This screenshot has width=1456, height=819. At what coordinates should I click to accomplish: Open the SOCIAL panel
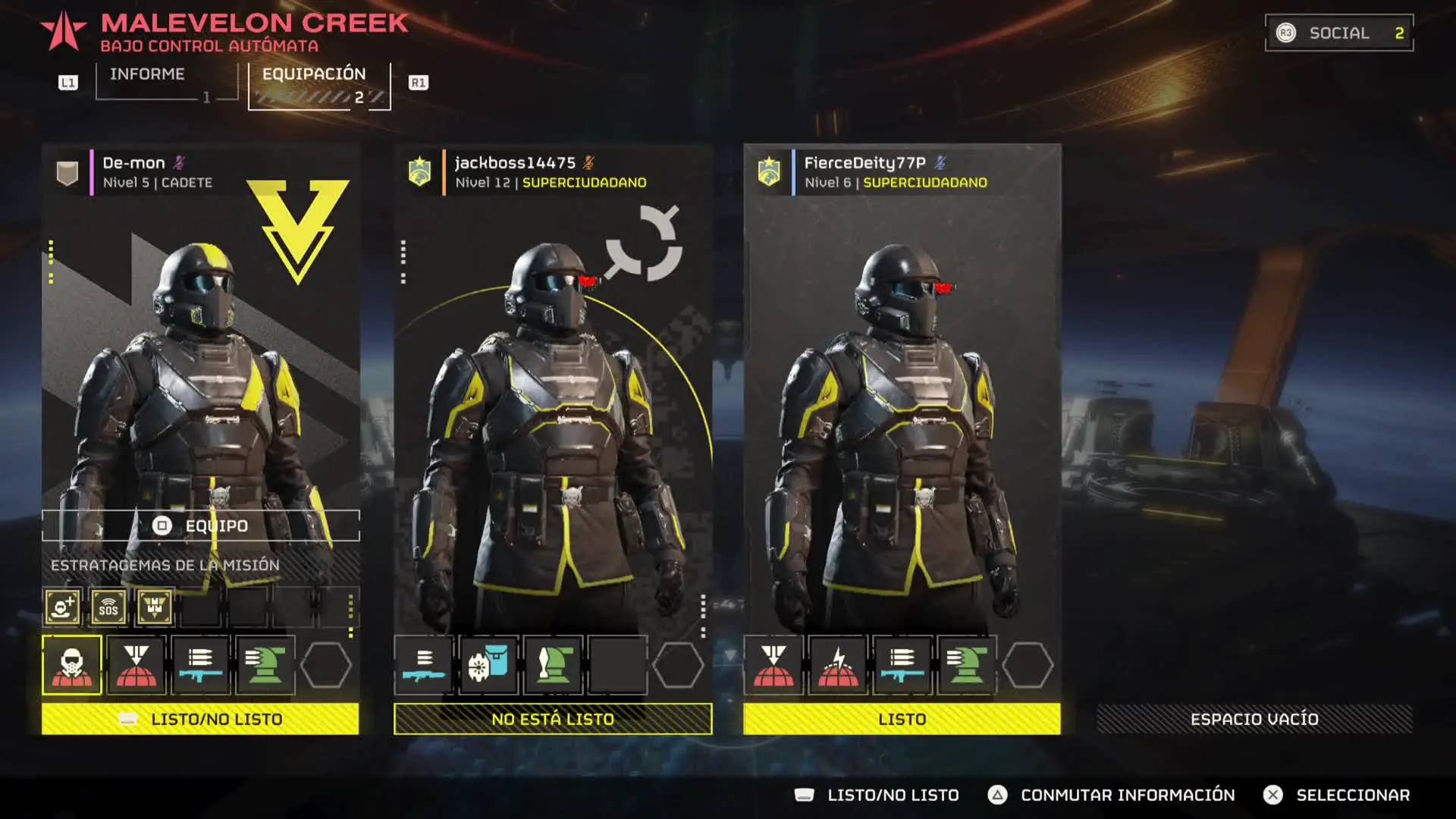click(1338, 33)
